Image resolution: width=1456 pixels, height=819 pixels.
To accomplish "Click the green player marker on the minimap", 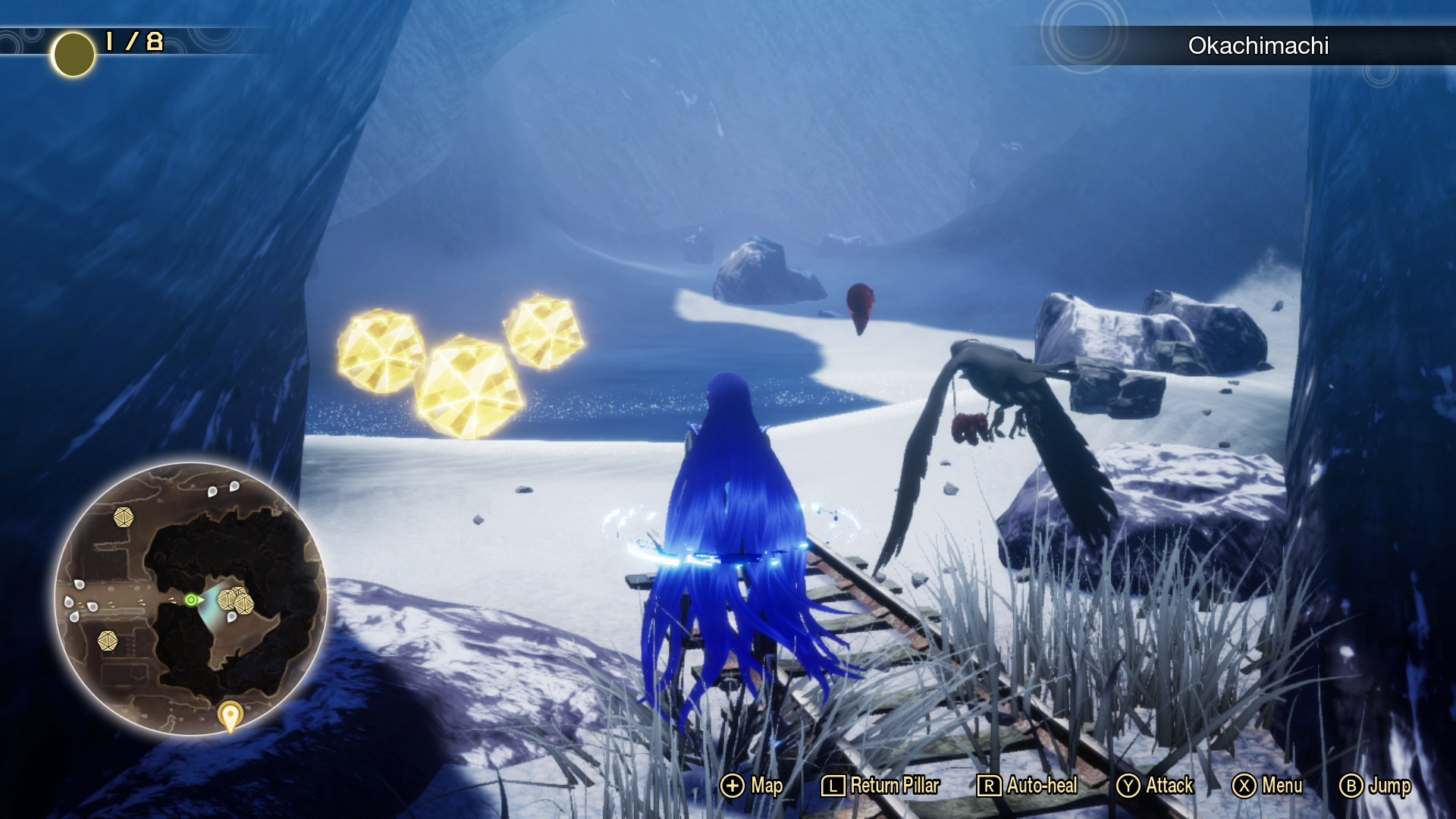I will pos(192,600).
